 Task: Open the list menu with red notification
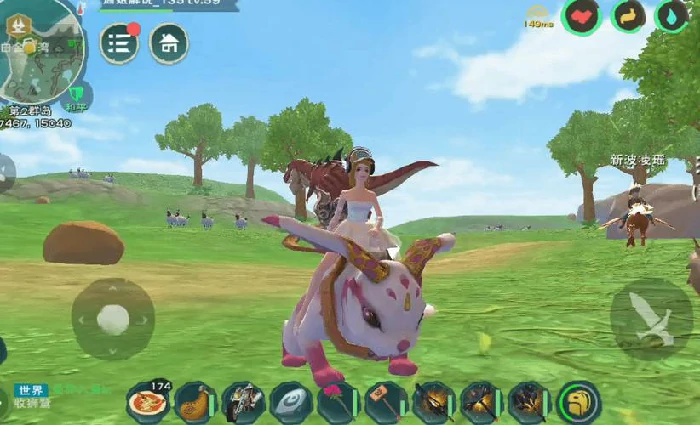pos(119,44)
